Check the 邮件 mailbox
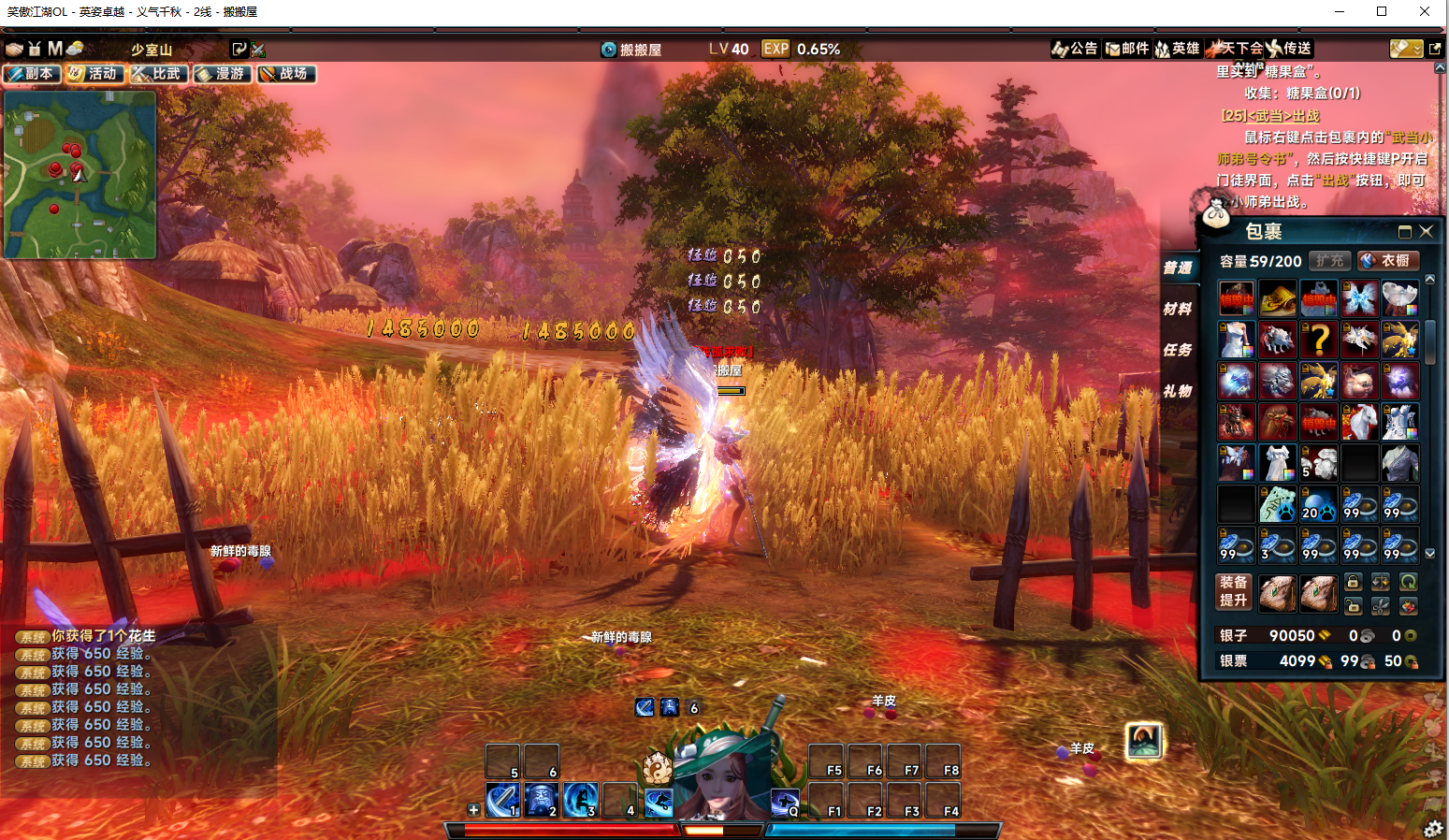Screen dimensions: 1449x840 pyautogui.click(x=1126, y=49)
